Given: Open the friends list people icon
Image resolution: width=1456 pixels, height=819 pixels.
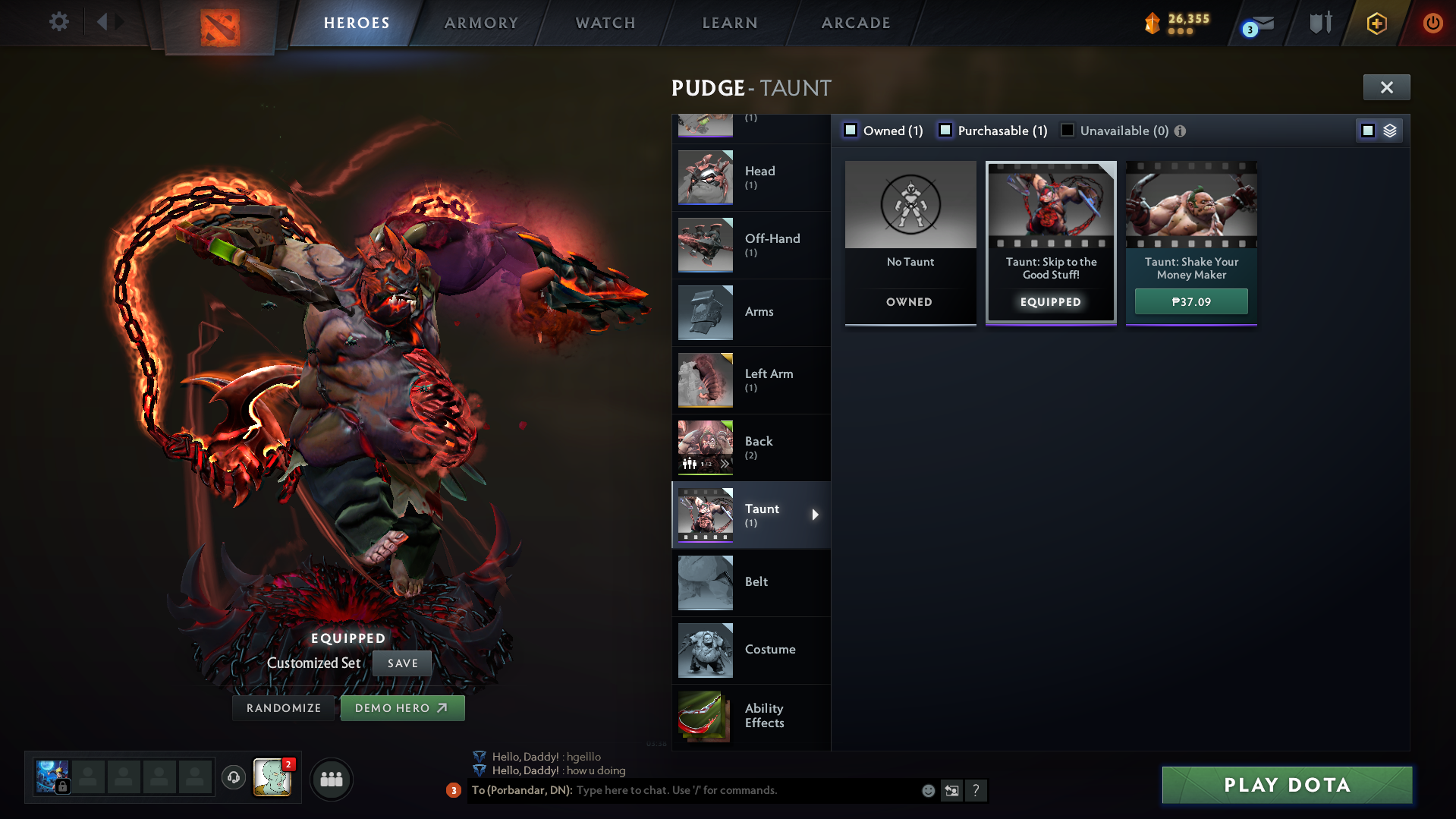Looking at the screenshot, I should click(331, 779).
